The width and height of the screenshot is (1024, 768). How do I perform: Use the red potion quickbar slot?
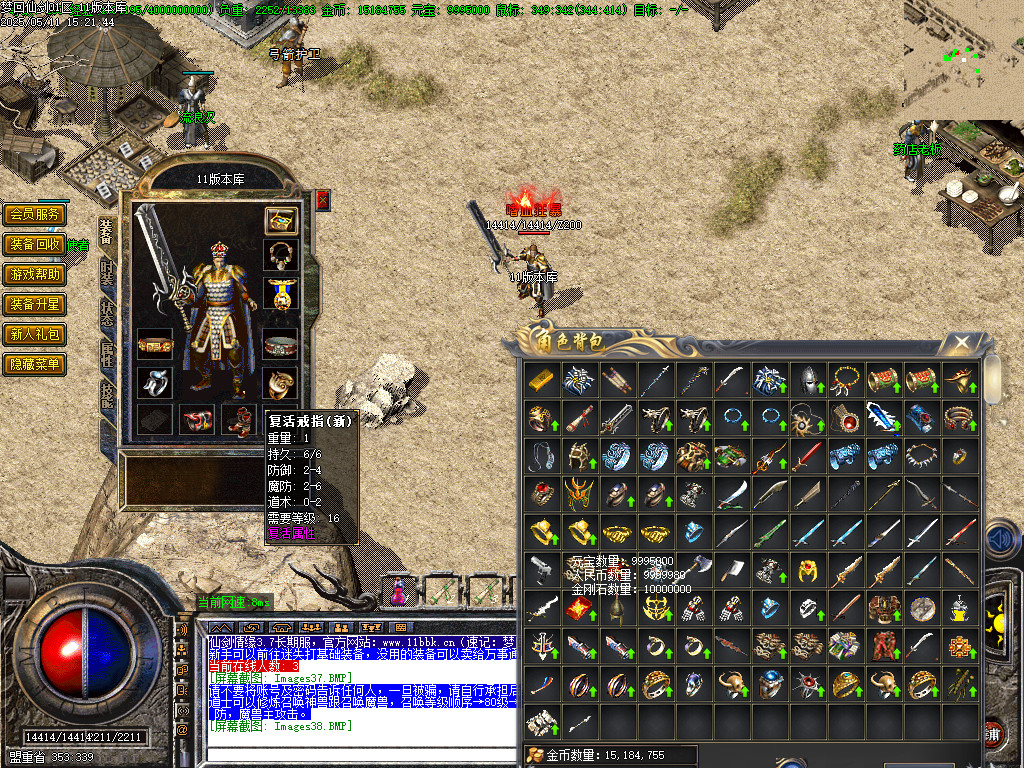click(x=399, y=592)
